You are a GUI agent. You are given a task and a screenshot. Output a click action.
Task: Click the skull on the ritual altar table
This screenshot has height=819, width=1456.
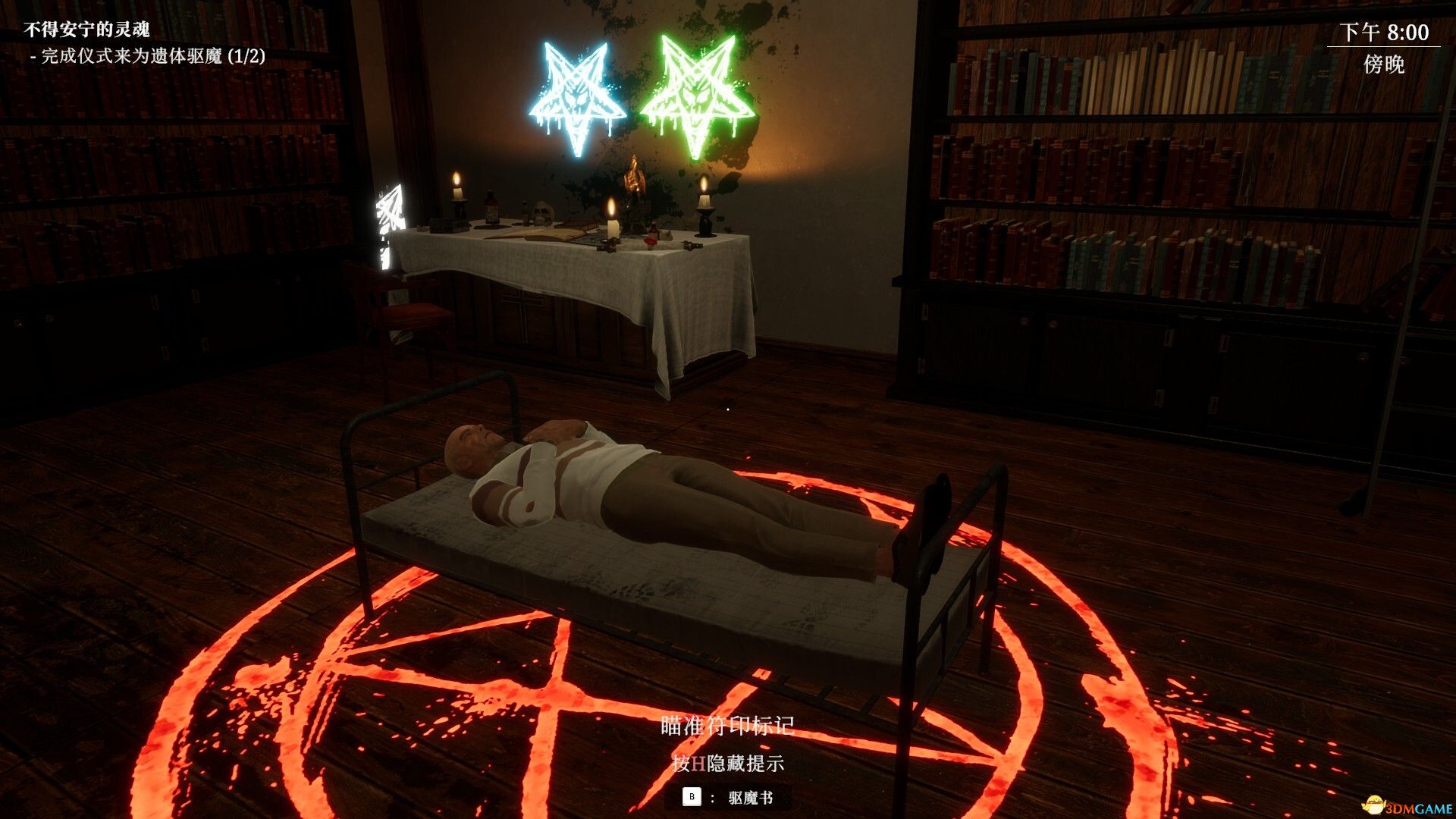[x=541, y=212]
